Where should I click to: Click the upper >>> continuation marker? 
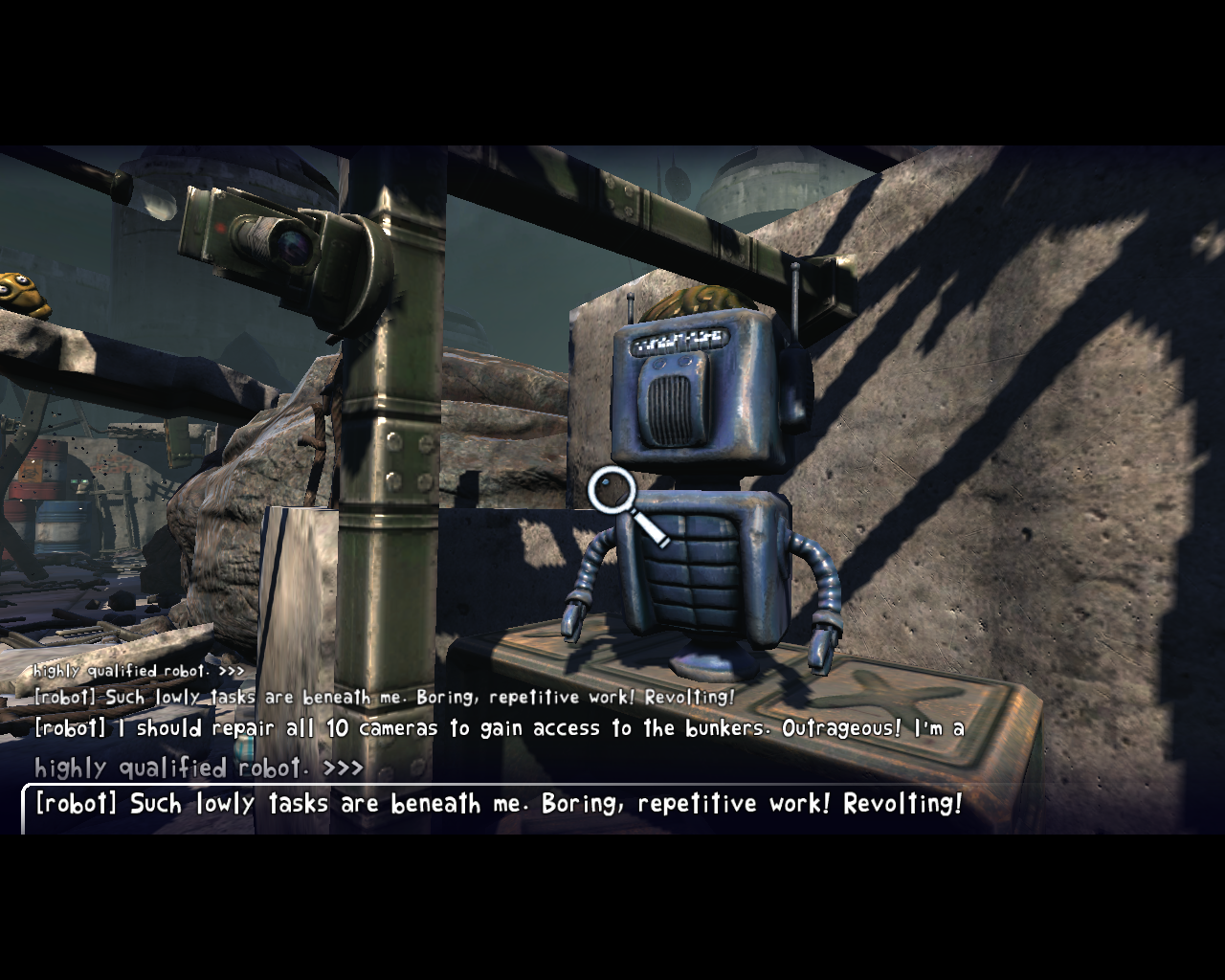pyautogui.click(x=230, y=671)
